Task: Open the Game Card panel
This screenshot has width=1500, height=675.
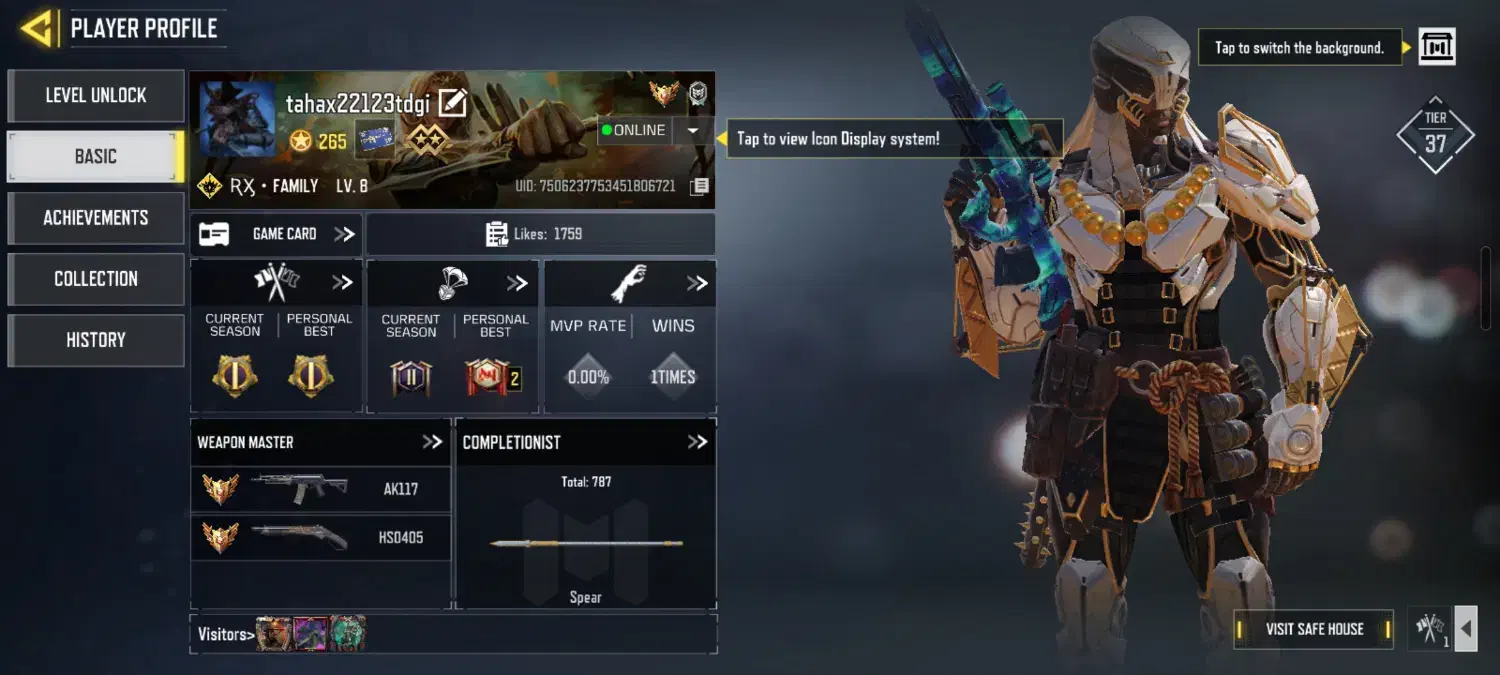Action: coord(277,234)
